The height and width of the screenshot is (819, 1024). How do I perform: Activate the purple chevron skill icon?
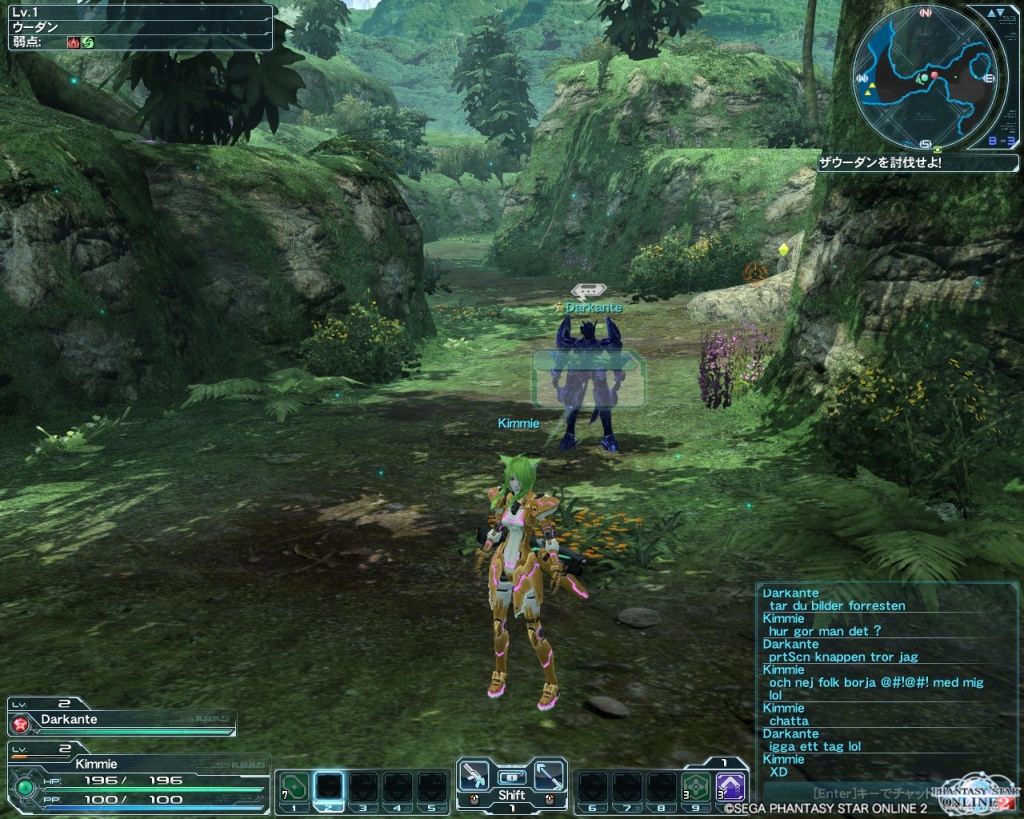[731, 787]
